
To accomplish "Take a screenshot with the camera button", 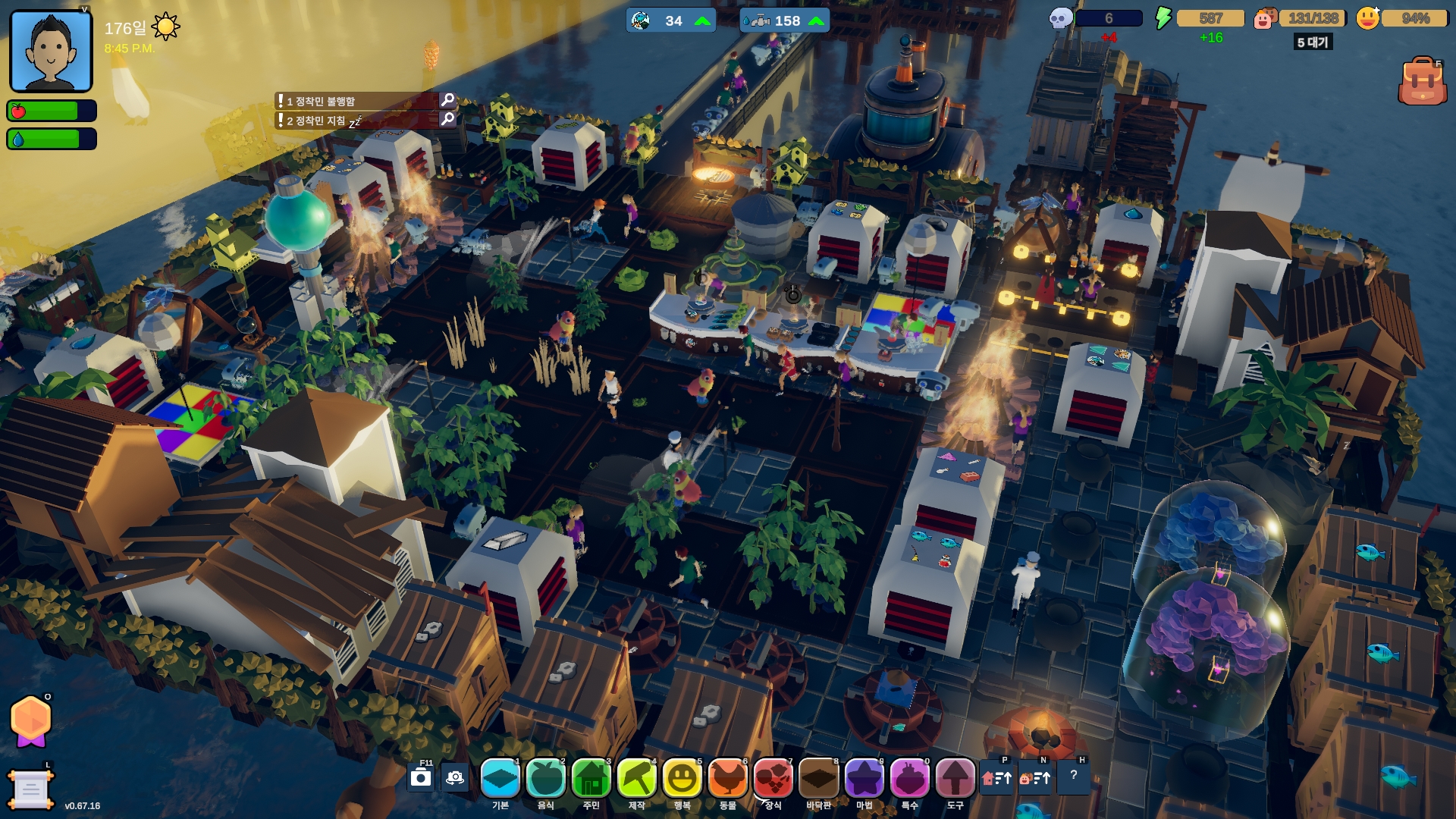I will tap(421, 778).
